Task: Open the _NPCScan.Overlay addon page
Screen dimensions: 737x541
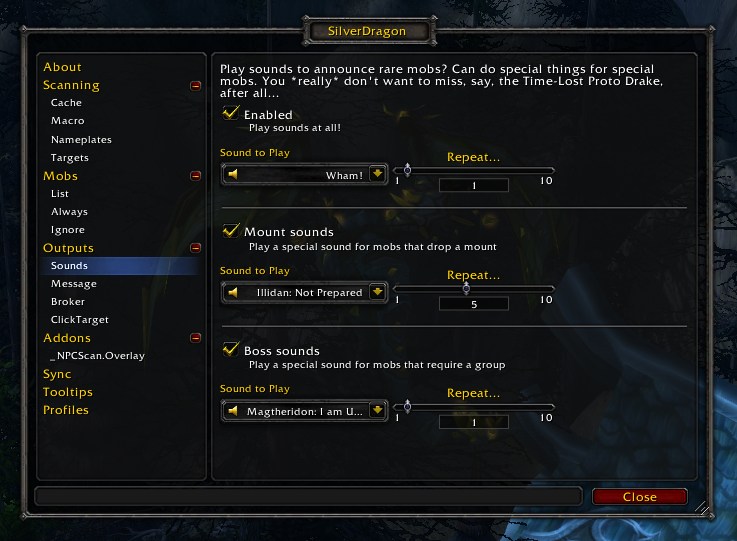Action: click(97, 356)
